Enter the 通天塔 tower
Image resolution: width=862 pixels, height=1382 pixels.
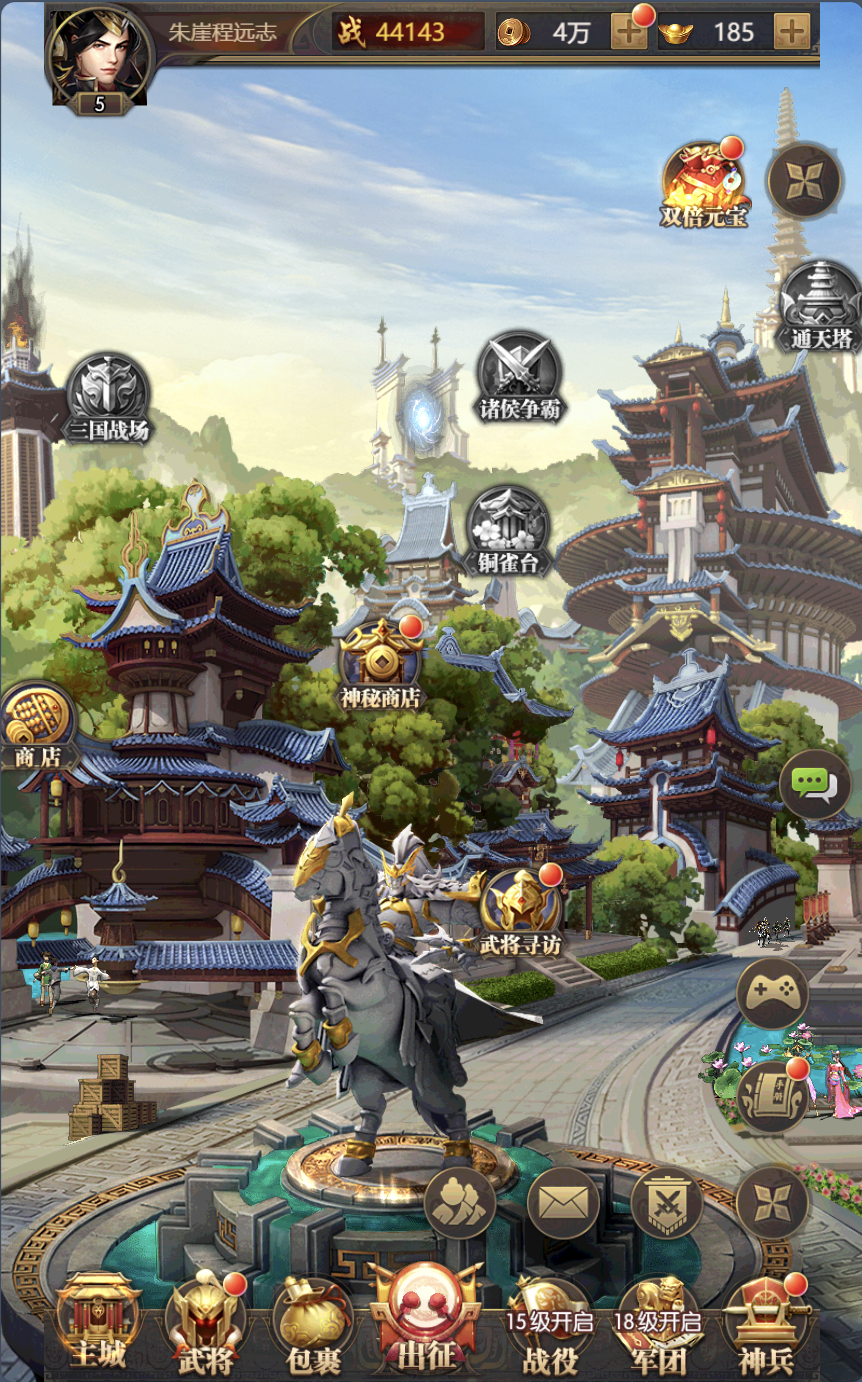(x=819, y=304)
